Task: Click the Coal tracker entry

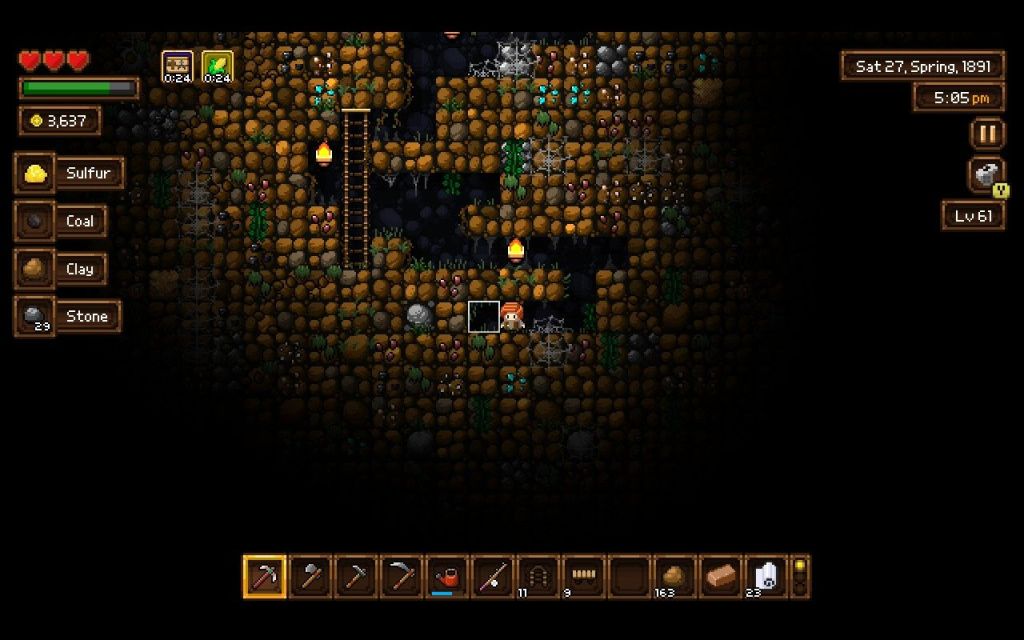Action: click(x=68, y=221)
